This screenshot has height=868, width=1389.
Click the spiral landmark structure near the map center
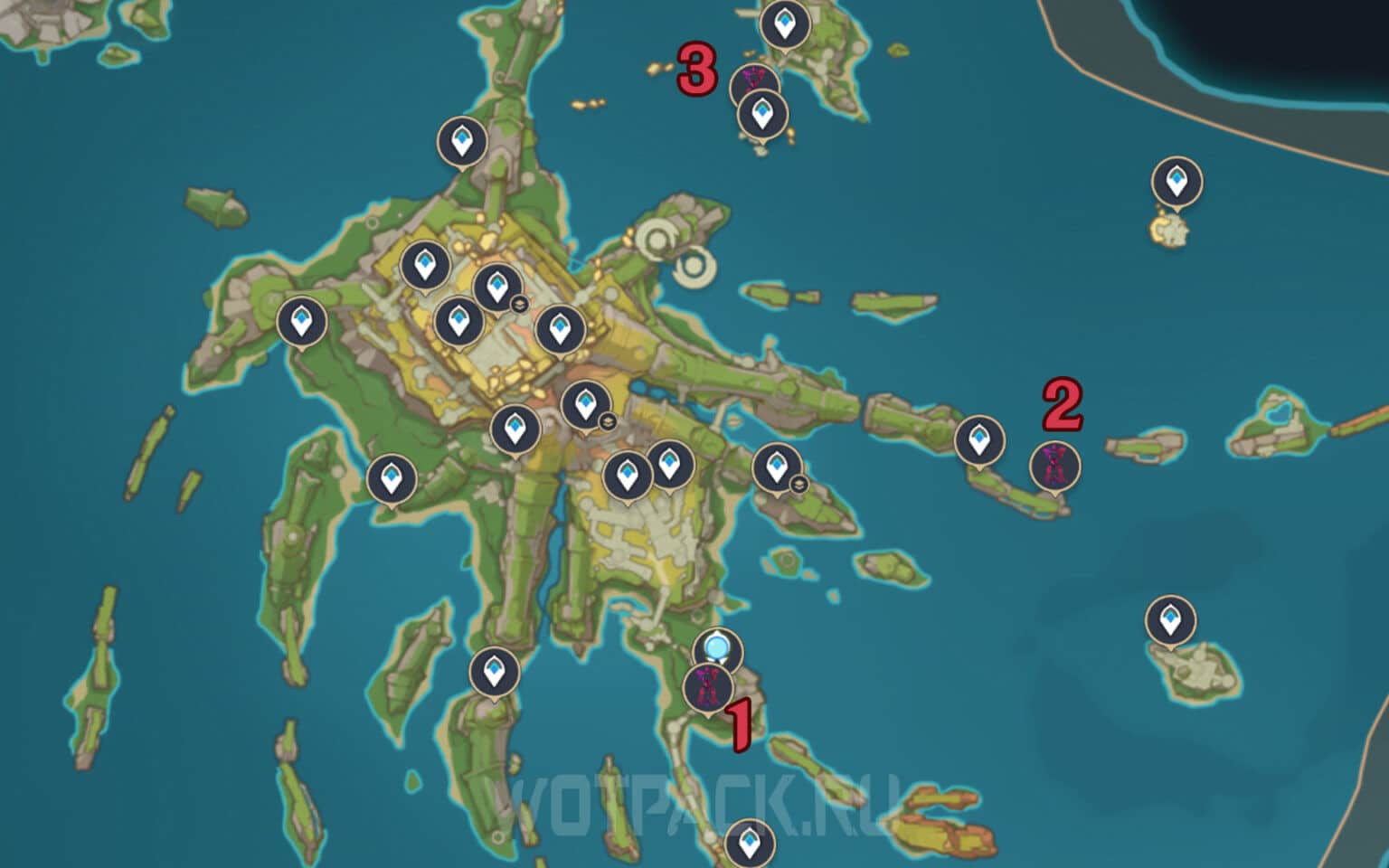657,237
